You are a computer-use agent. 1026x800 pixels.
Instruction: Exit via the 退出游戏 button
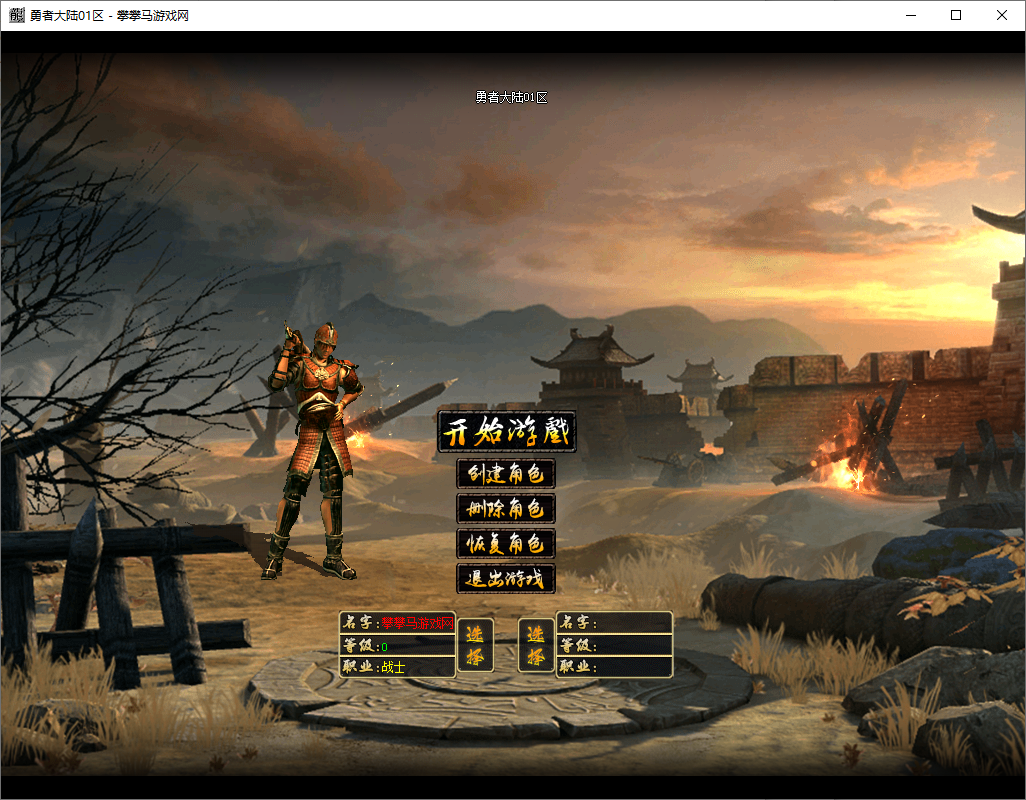pos(506,578)
